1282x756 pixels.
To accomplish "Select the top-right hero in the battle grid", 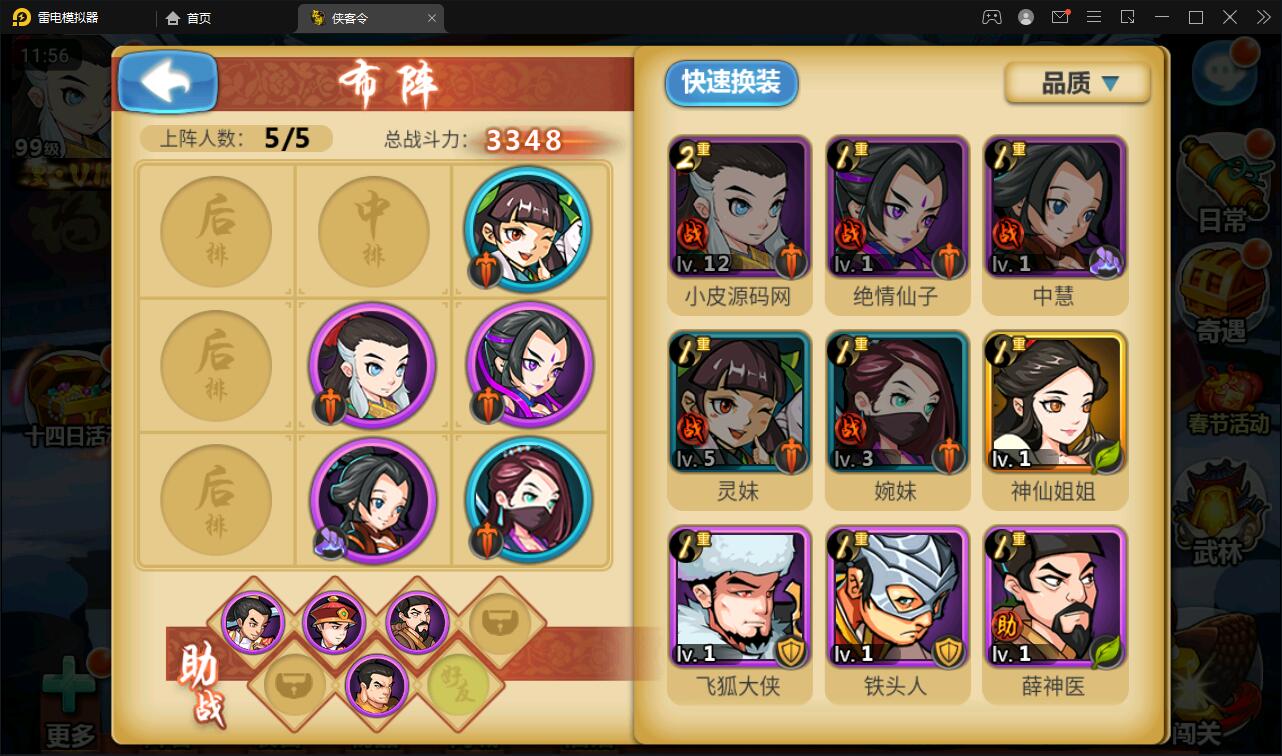I will click(x=529, y=230).
